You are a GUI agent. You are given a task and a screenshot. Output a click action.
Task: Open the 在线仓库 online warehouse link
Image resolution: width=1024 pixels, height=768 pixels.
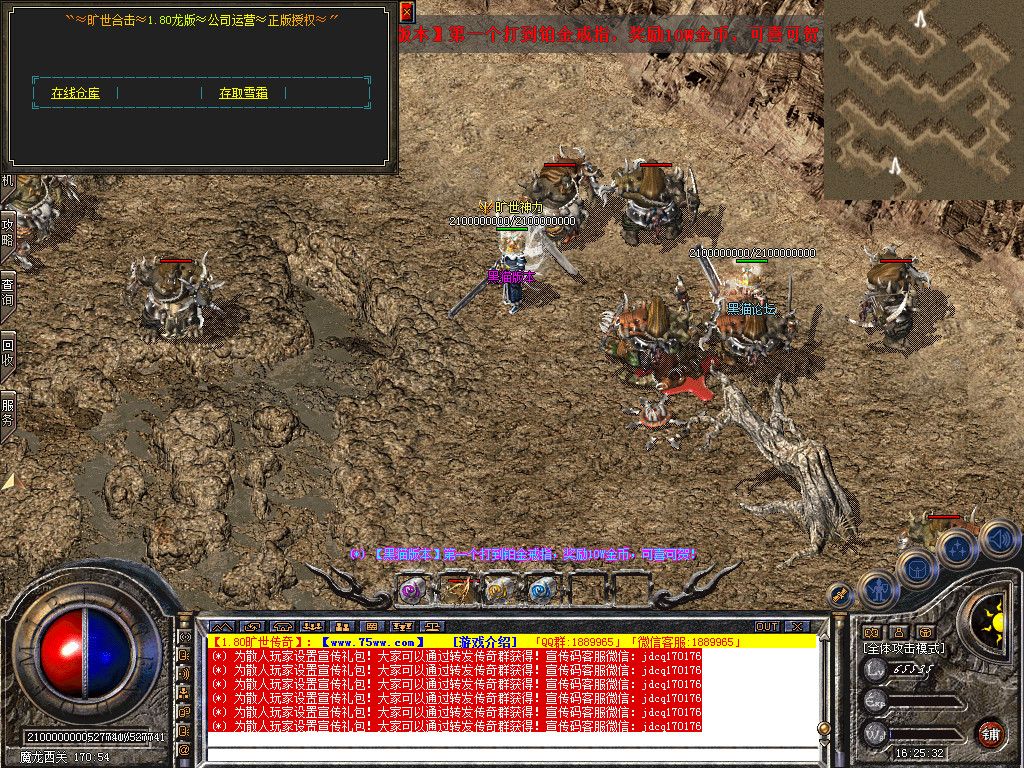pyautogui.click(x=75, y=93)
